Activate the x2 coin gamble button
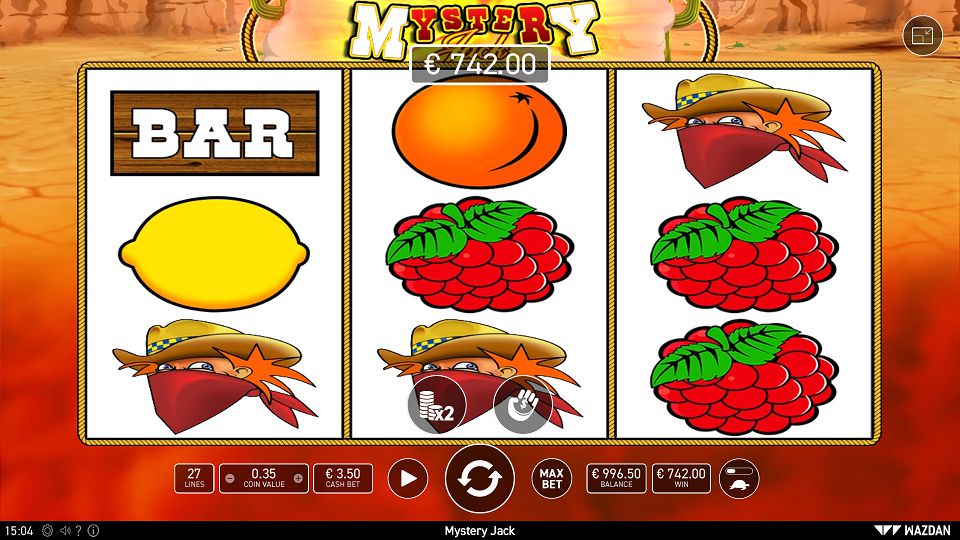 tap(436, 405)
